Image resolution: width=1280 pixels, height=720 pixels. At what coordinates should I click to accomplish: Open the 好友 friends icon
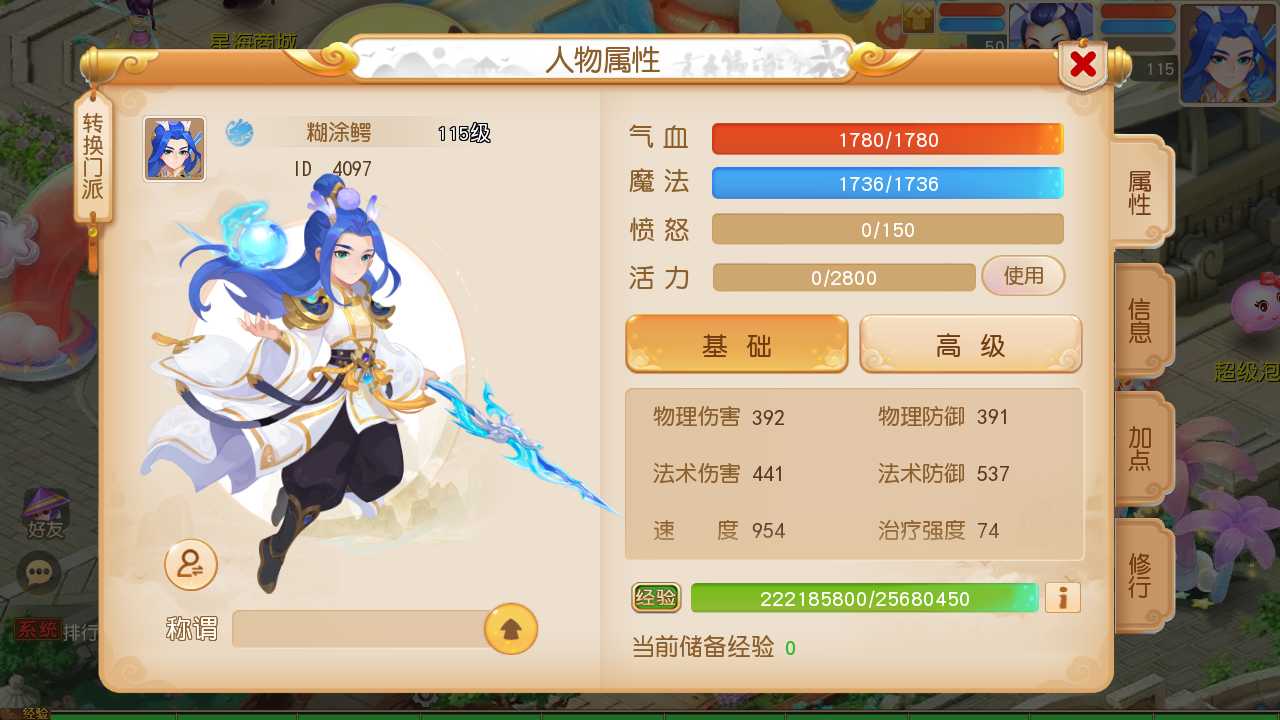click(x=45, y=513)
